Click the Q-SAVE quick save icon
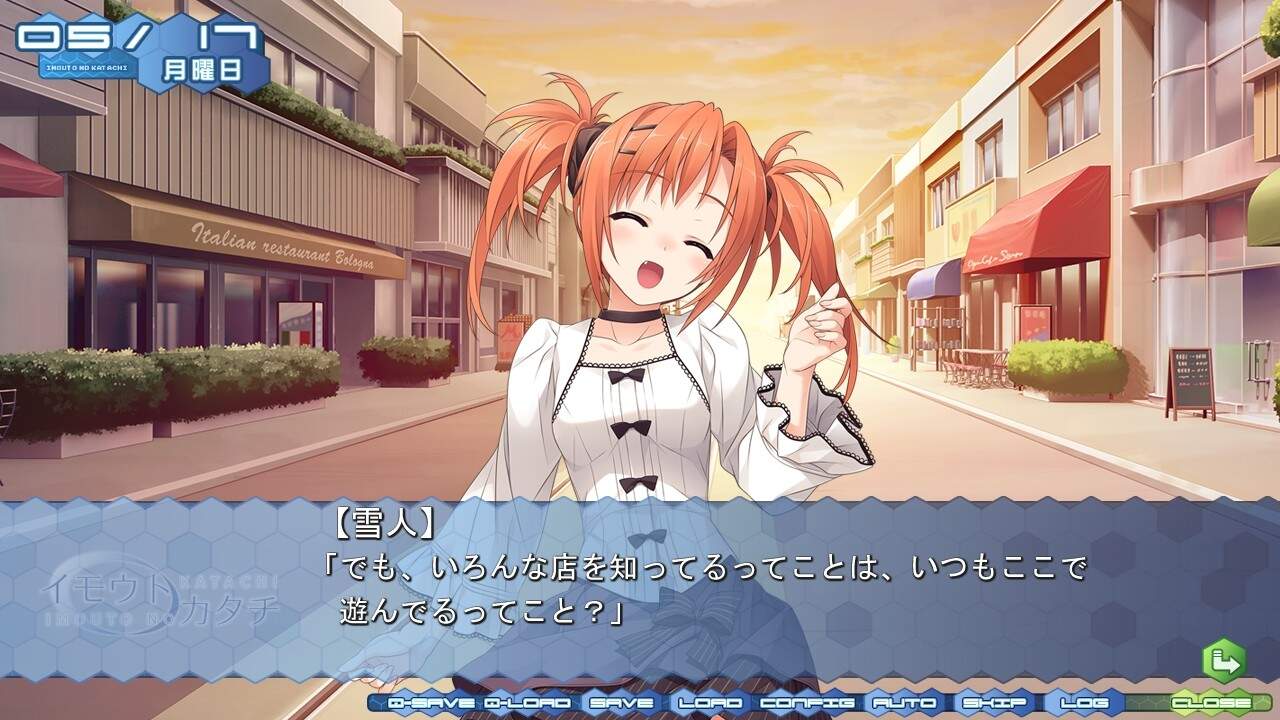Viewport: 1280px width, 720px height. 430,703
